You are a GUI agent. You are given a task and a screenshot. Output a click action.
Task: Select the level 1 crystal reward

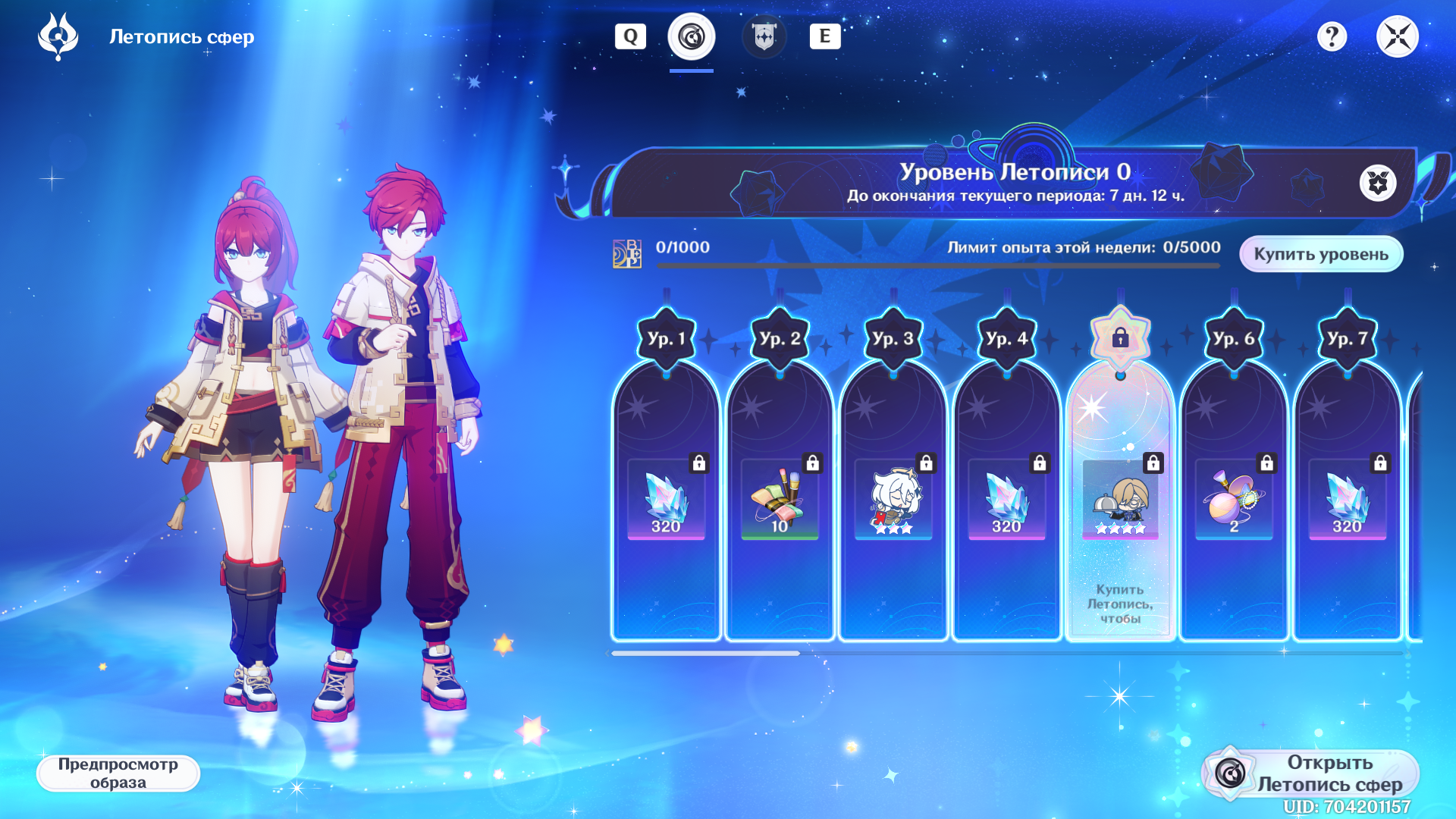click(x=666, y=500)
